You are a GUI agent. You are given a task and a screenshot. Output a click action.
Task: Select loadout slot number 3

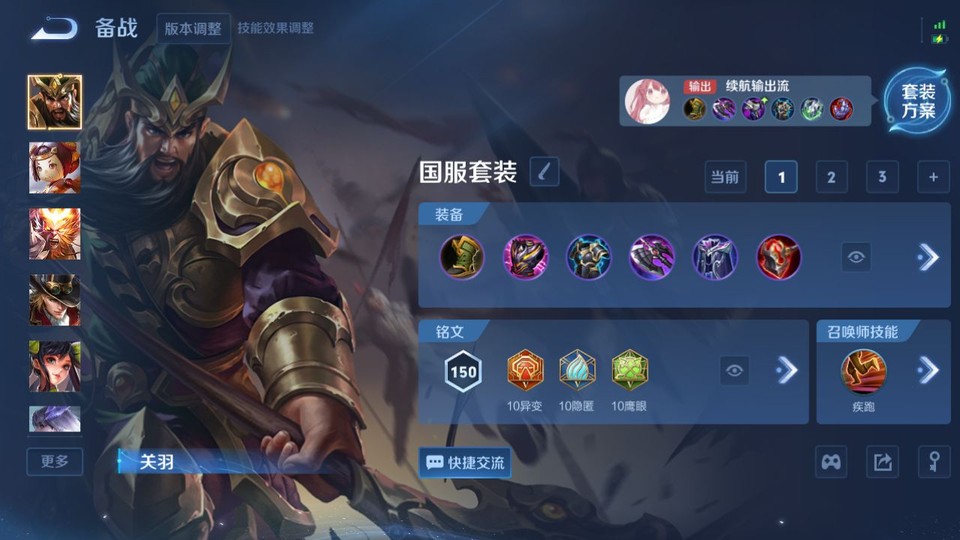(x=881, y=177)
